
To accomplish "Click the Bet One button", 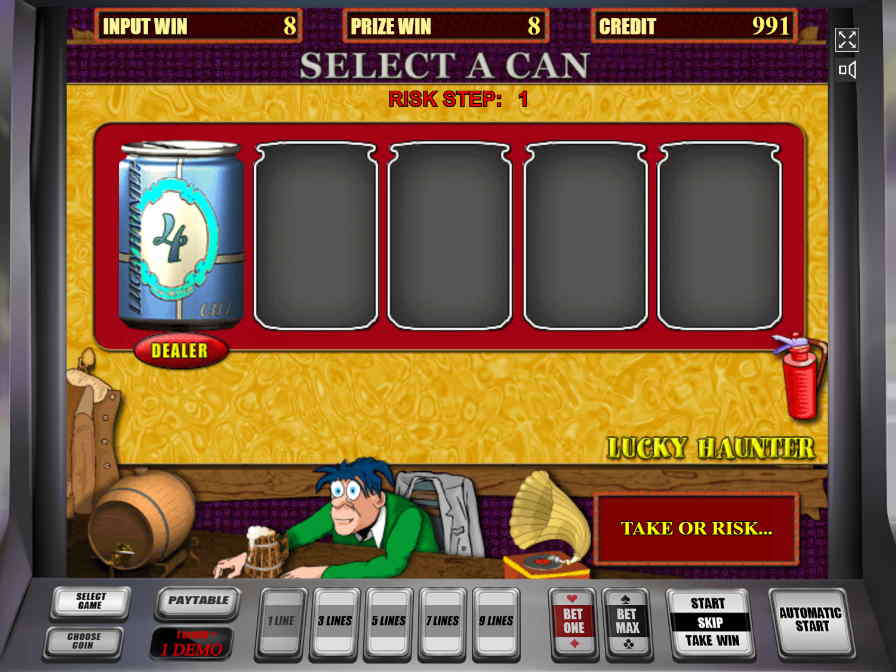I will point(573,621).
